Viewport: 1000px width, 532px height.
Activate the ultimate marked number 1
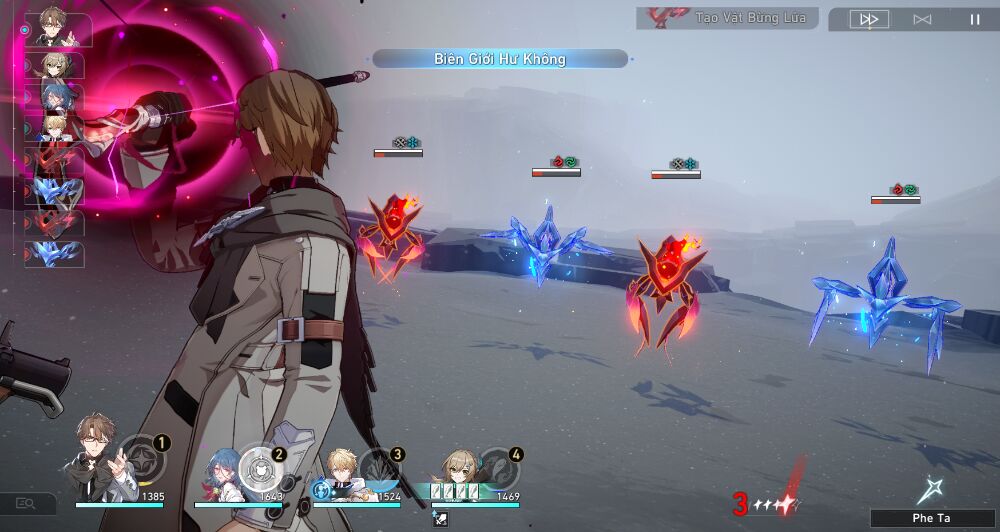(141, 460)
